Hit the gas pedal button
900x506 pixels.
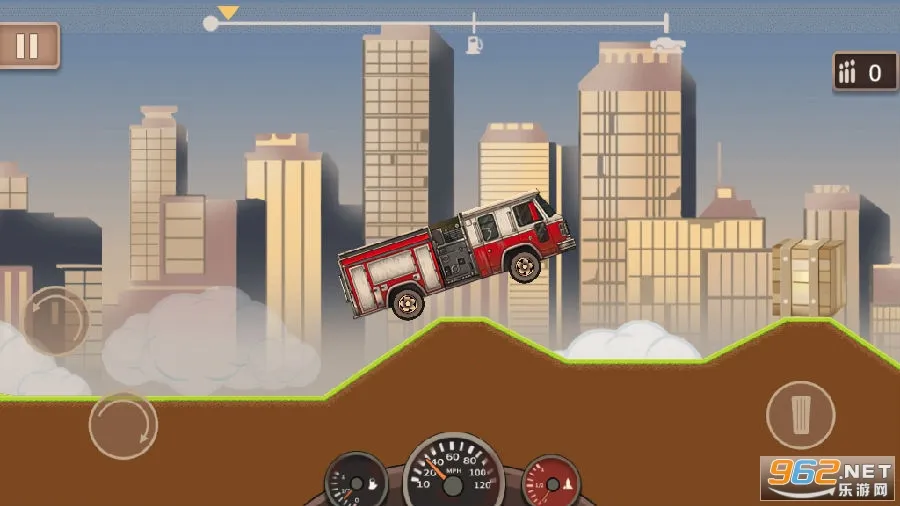[x=800, y=414]
